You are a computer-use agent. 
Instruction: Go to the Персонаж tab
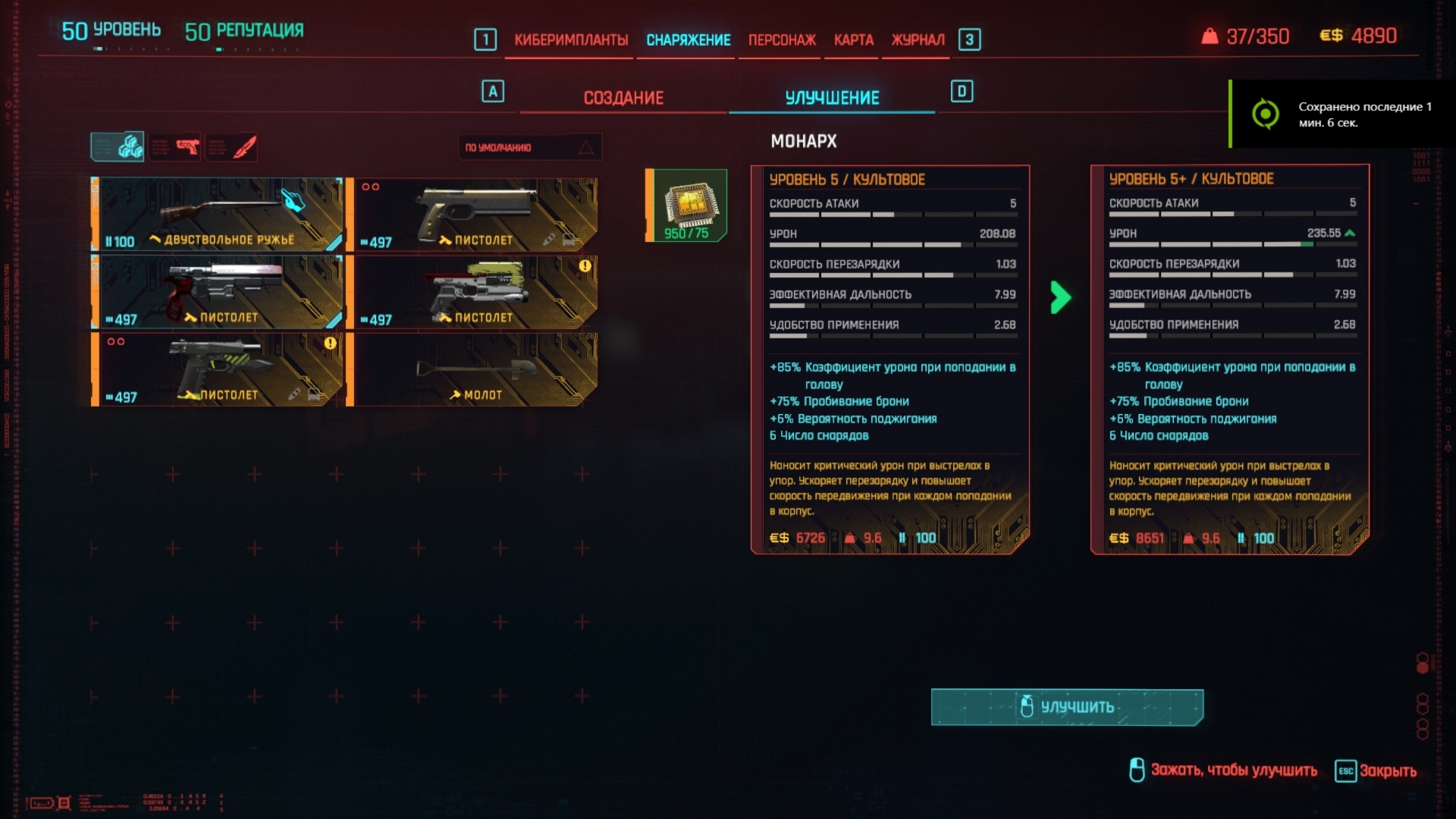tap(782, 39)
